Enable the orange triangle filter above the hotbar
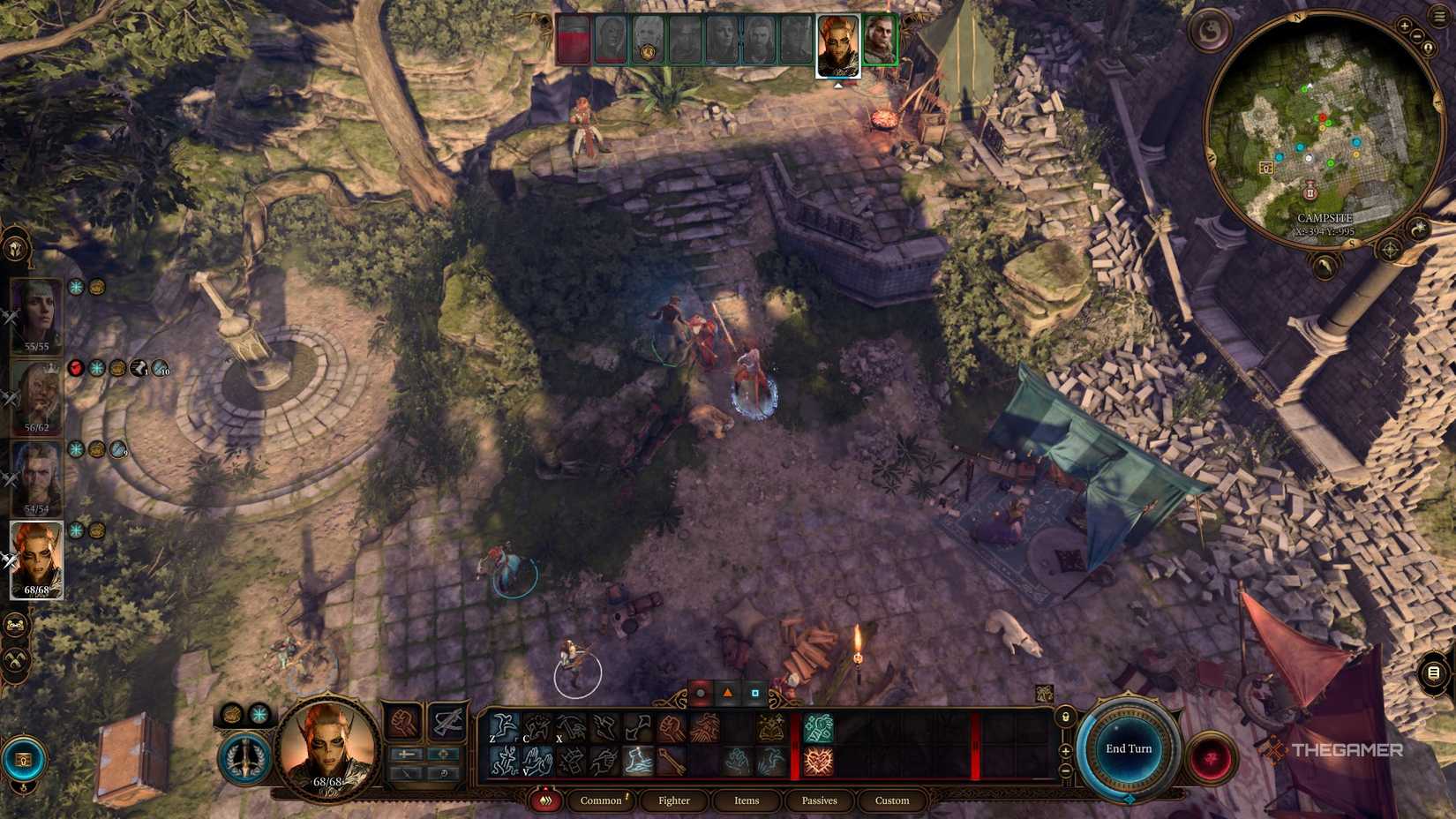This screenshot has width=1456, height=819. [726, 695]
